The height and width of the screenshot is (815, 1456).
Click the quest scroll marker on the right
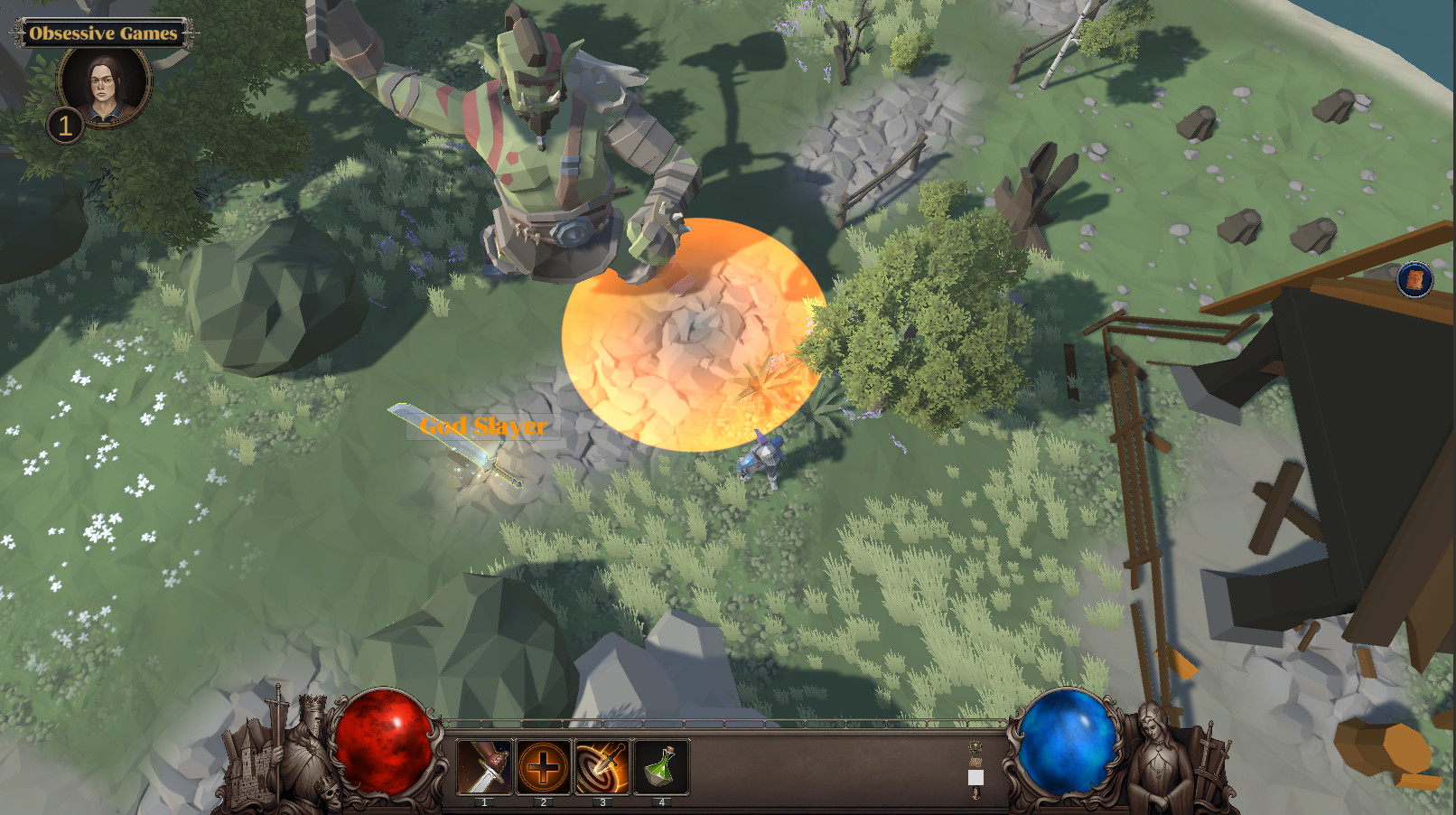(1414, 280)
